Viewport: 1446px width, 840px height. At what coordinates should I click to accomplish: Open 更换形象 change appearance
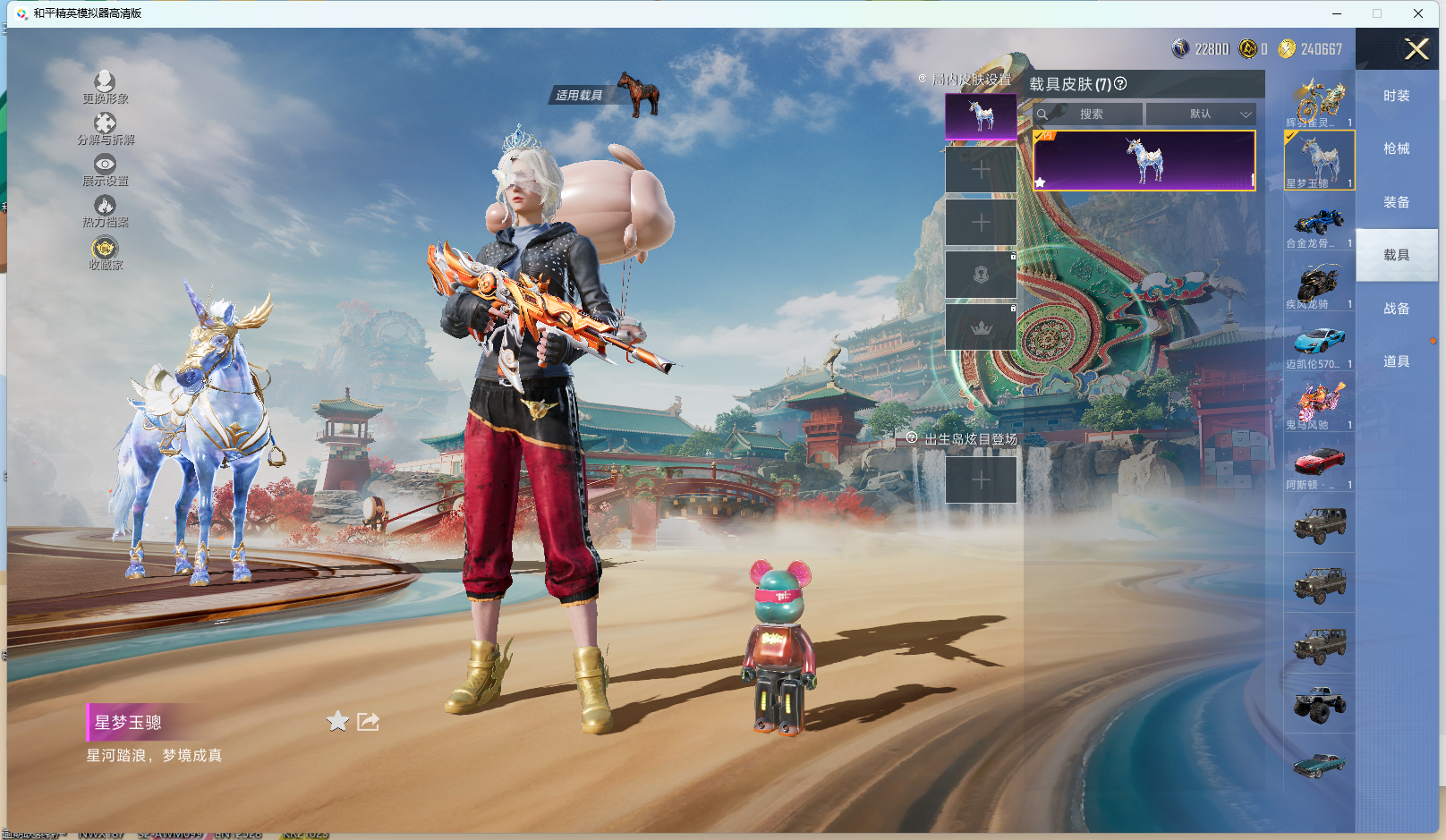click(105, 87)
